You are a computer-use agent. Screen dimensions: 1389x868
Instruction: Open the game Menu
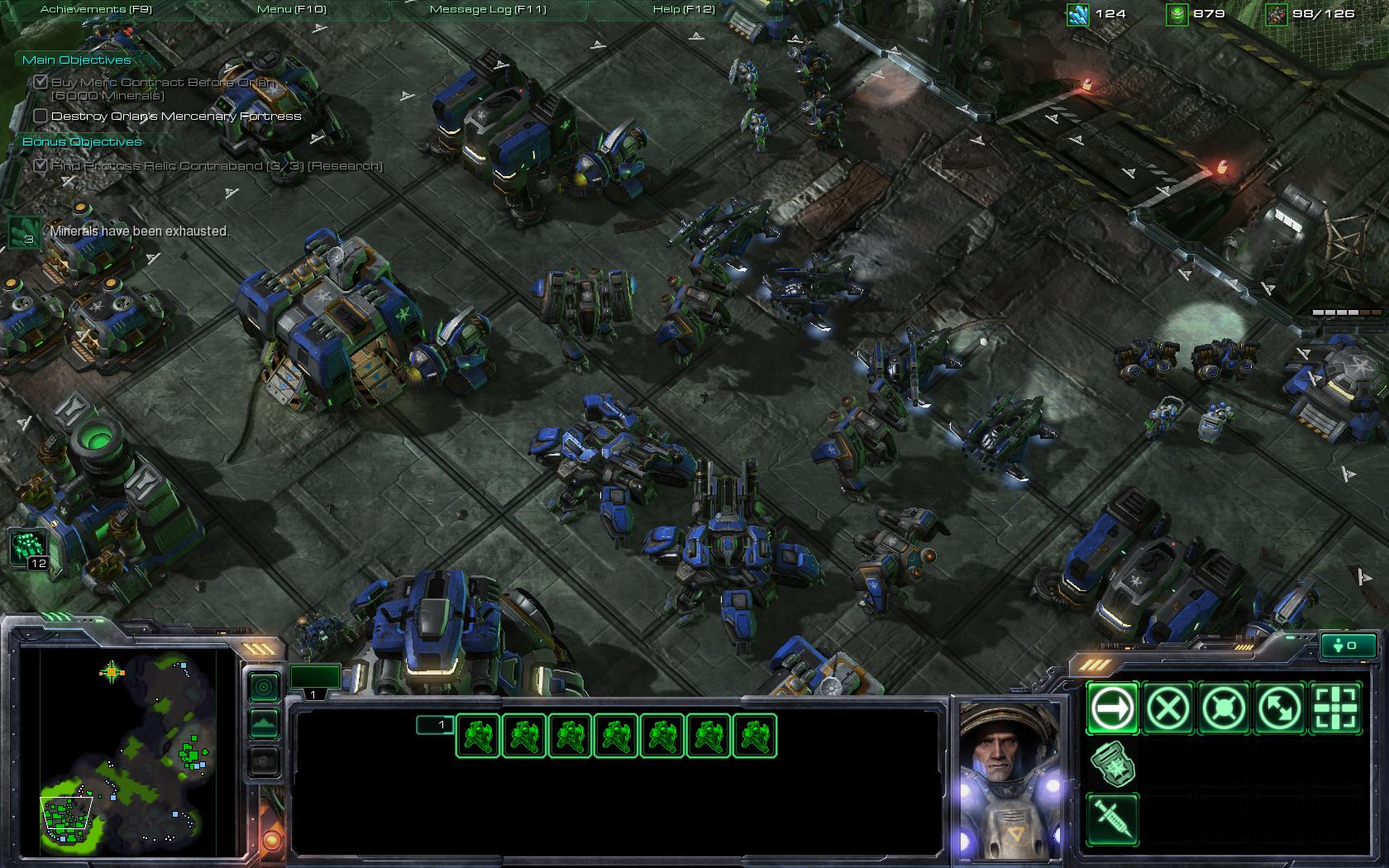[x=291, y=9]
